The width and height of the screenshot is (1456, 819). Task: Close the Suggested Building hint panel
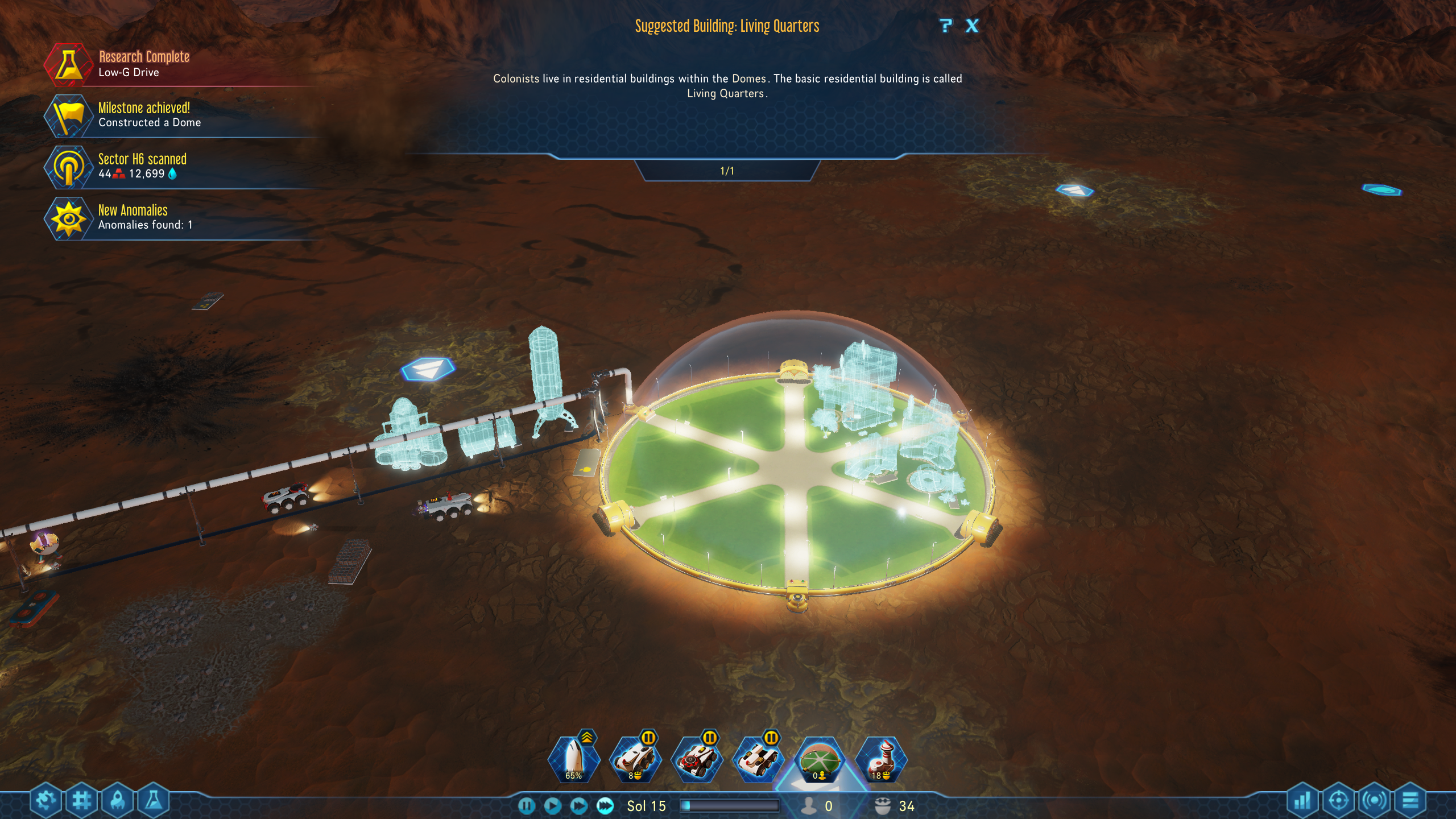coord(972,26)
